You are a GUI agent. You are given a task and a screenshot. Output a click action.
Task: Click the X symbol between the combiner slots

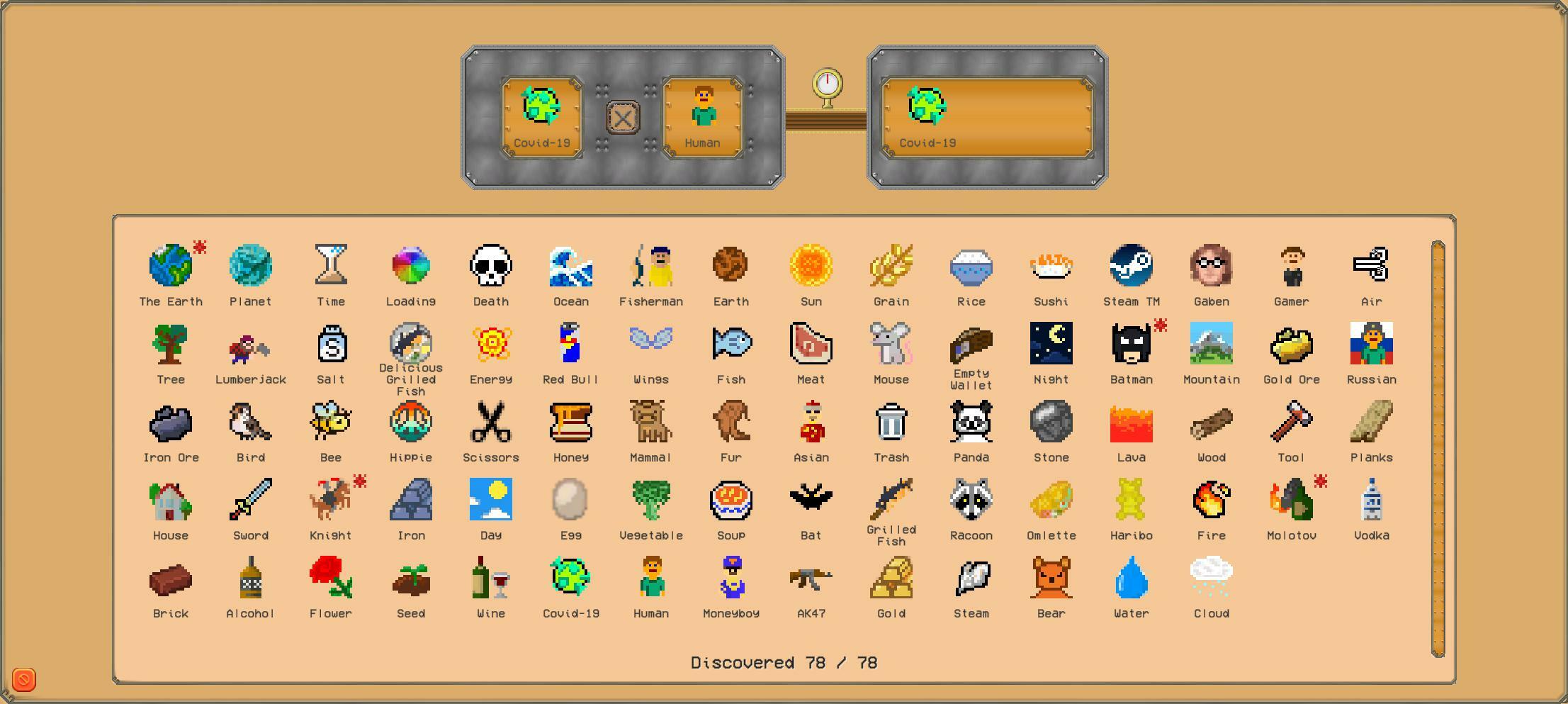(621, 117)
